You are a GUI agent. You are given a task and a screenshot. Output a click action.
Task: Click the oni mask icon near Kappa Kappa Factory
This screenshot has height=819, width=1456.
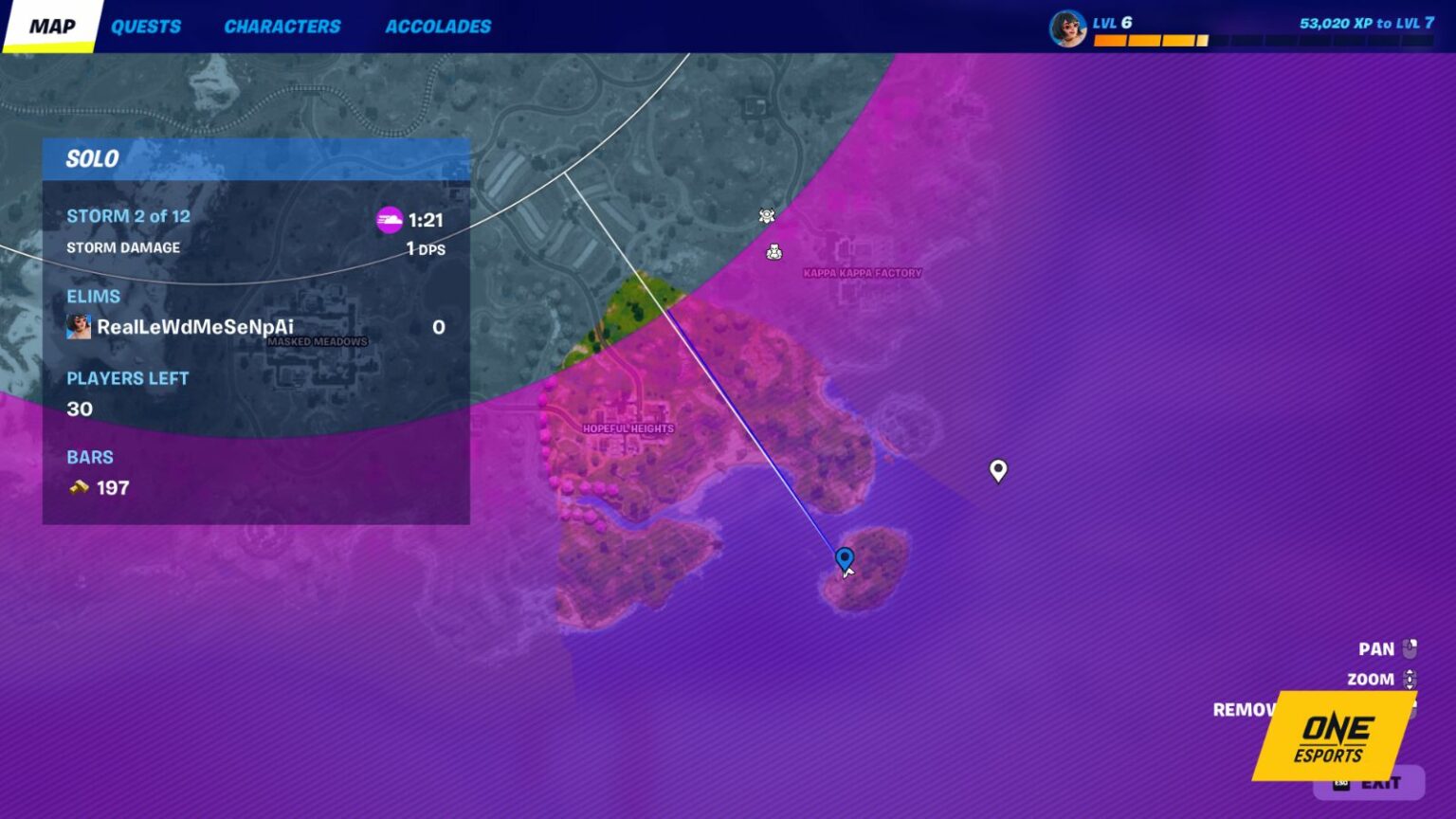766,215
